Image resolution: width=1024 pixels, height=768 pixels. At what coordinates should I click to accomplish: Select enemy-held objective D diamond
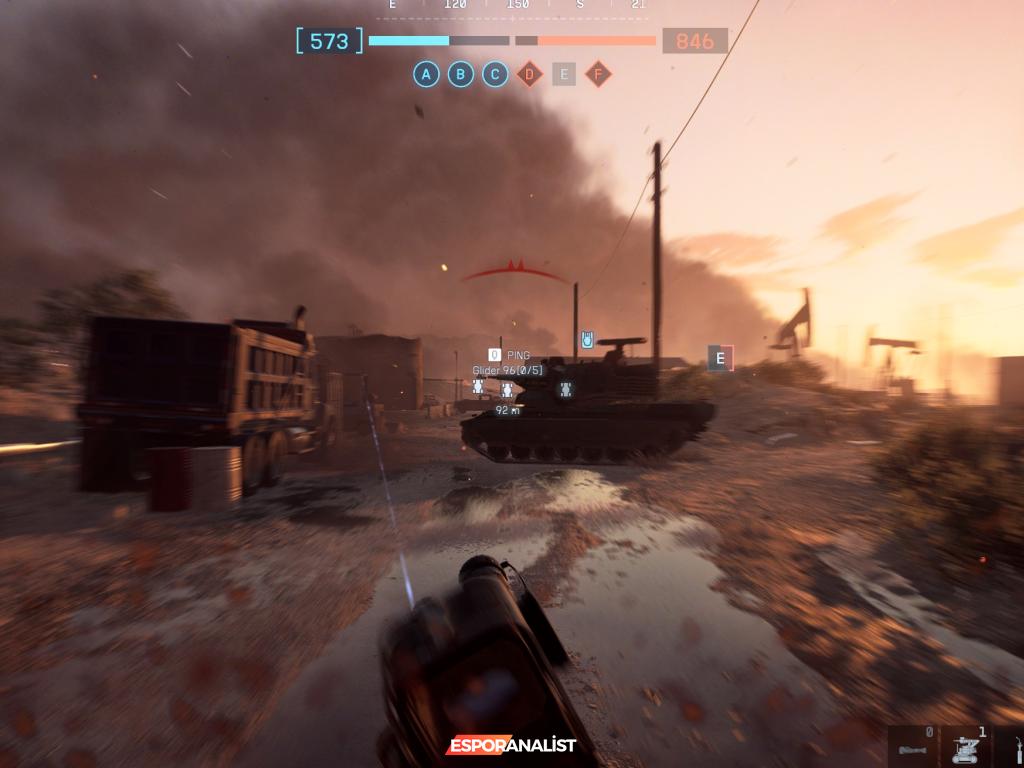pos(529,74)
